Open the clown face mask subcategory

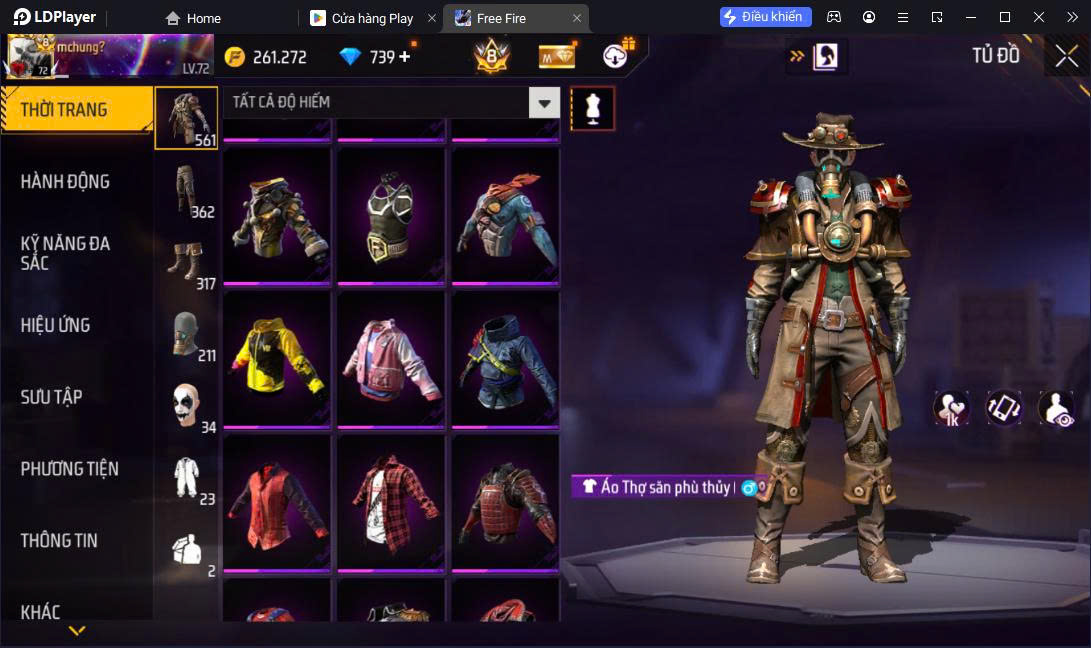tap(186, 405)
